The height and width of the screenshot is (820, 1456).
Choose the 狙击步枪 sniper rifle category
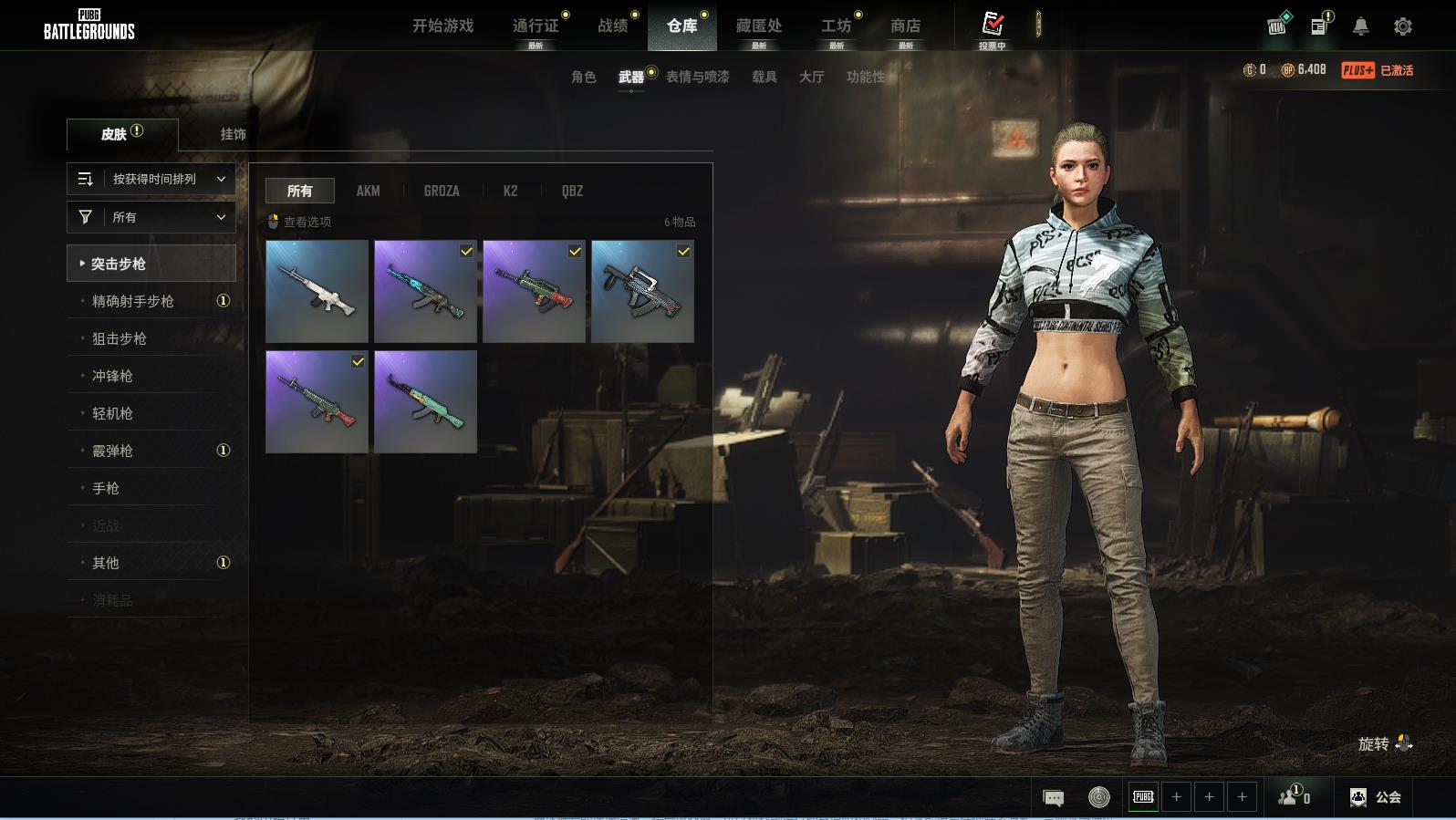click(120, 338)
